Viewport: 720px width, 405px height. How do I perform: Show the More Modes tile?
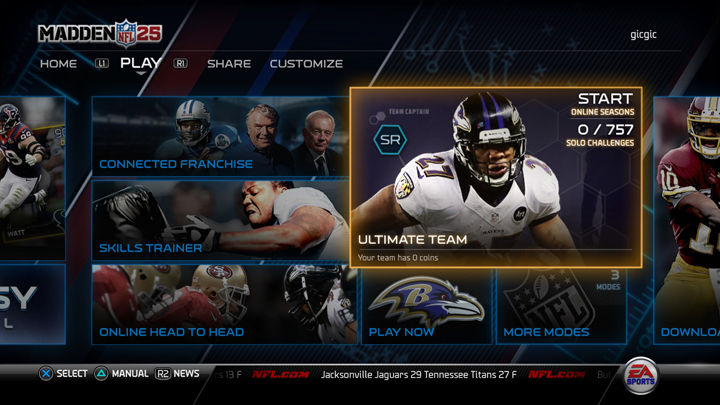pos(561,304)
